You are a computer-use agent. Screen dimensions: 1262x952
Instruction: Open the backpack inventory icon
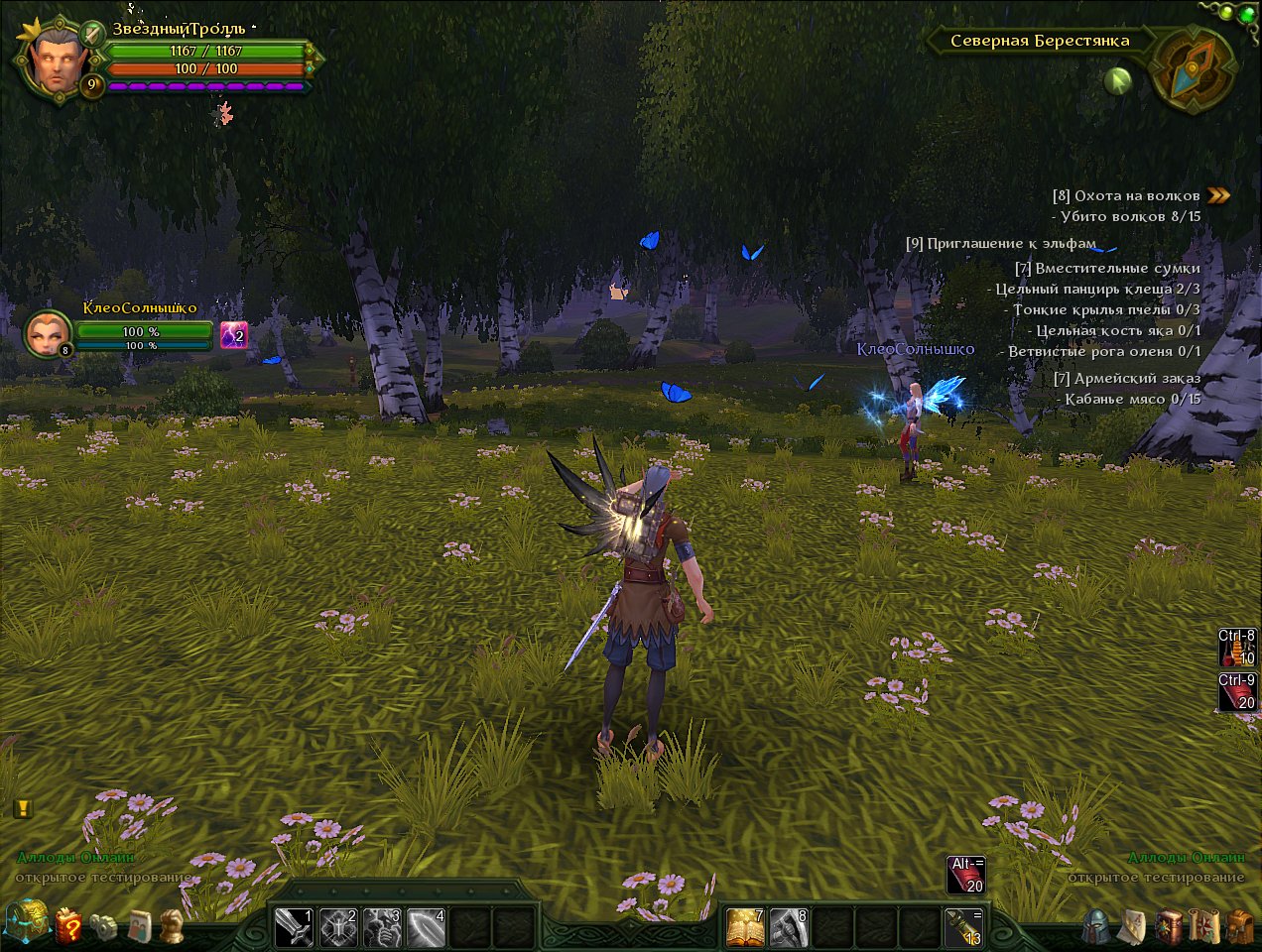coord(1238,926)
